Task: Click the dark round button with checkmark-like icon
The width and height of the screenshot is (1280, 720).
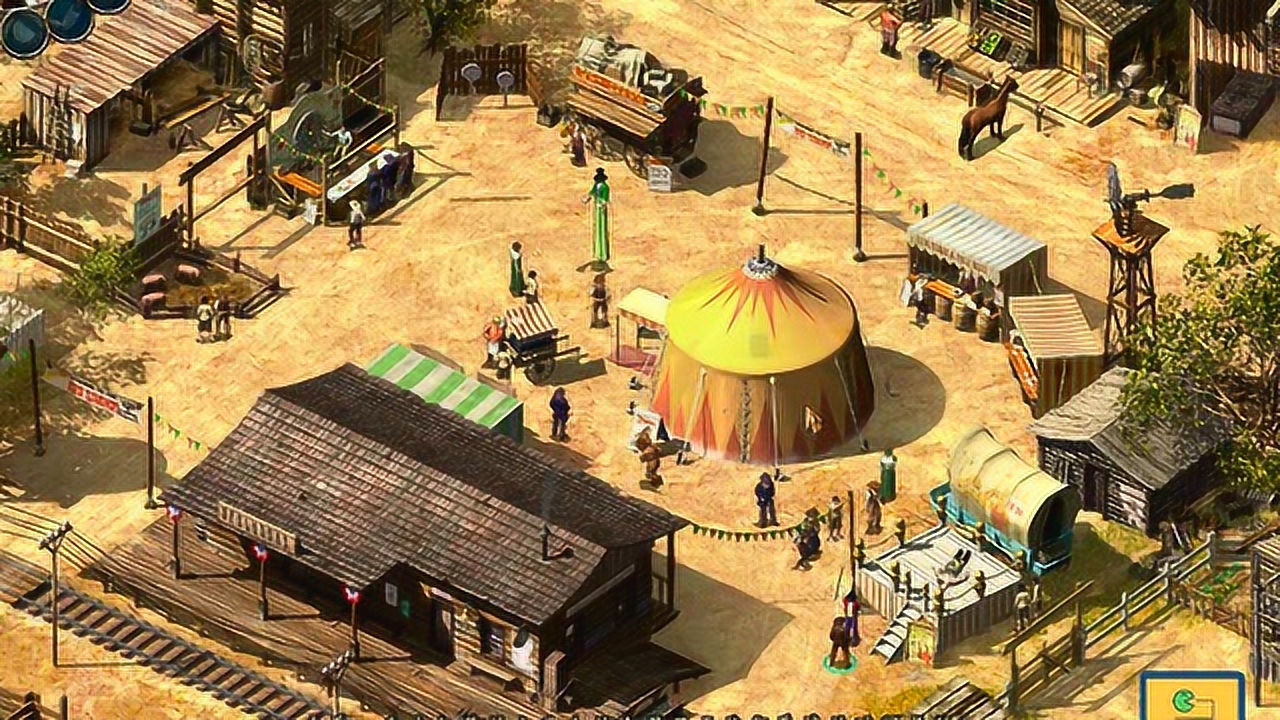Action: coord(70,17)
